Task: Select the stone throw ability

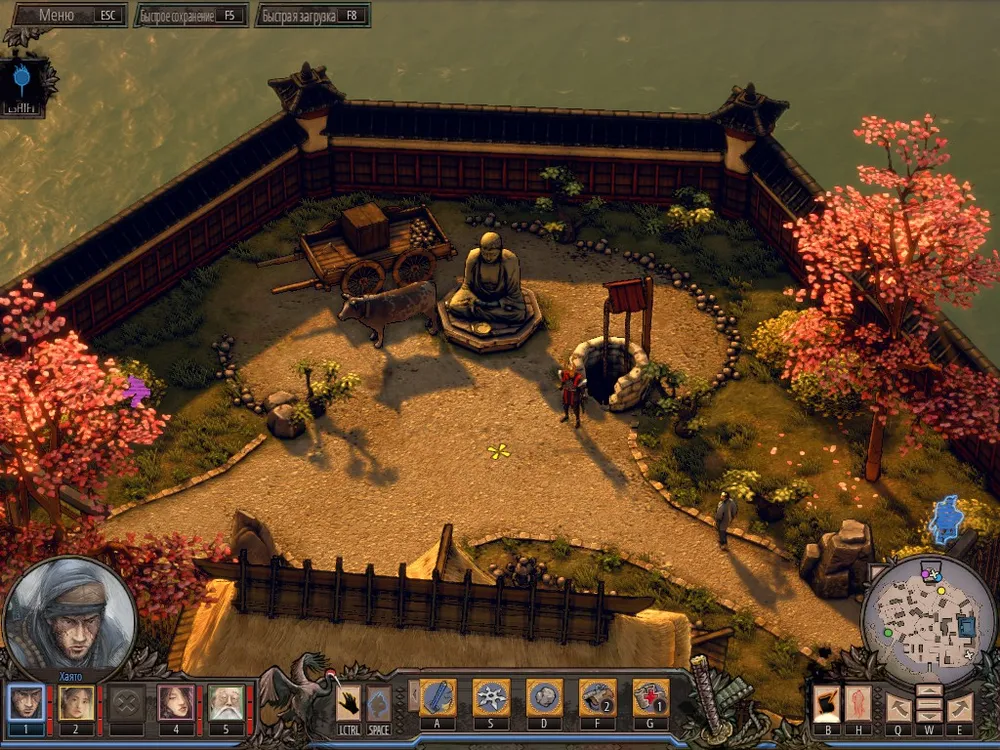Action: pyautogui.click(x=544, y=697)
